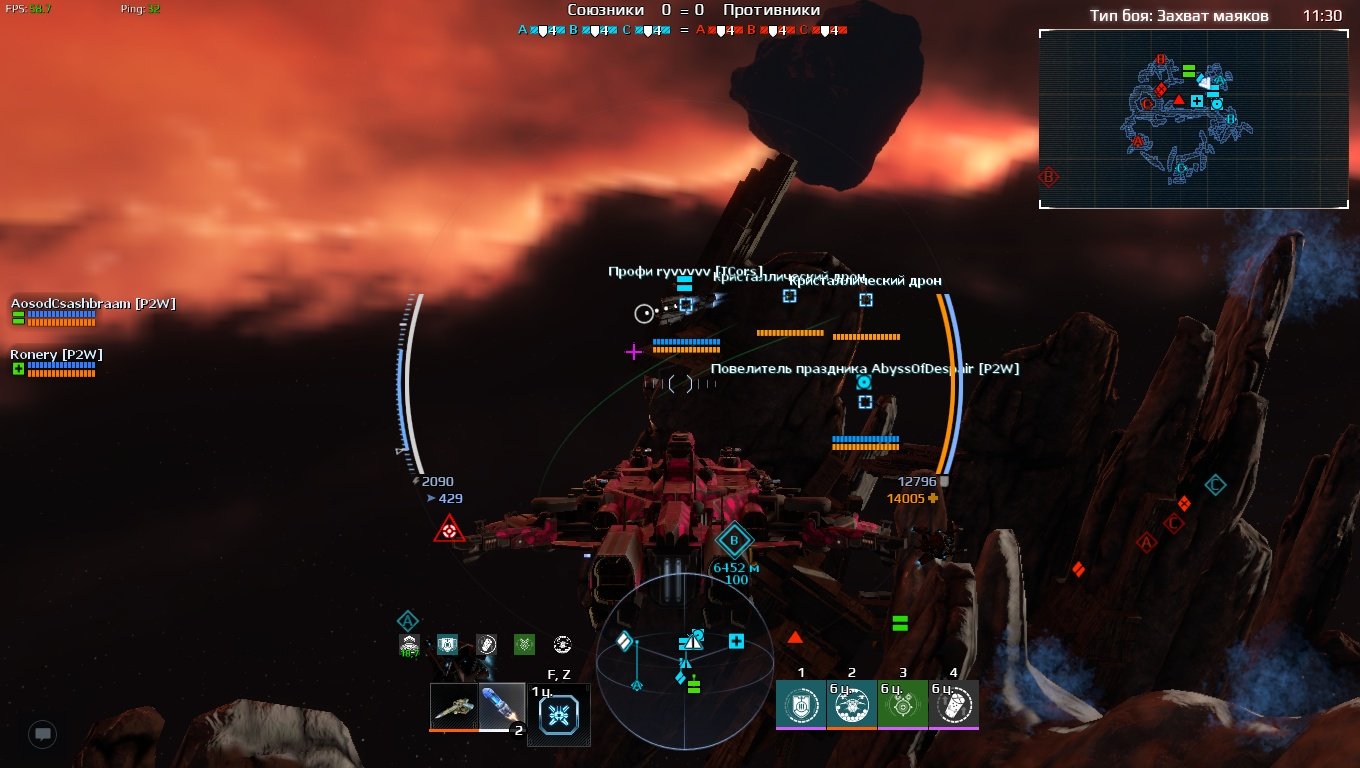Viewport: 1360px width, 768px height.
Task: Use the green targeting module in slot 3
Action: (x=903, y=704)
